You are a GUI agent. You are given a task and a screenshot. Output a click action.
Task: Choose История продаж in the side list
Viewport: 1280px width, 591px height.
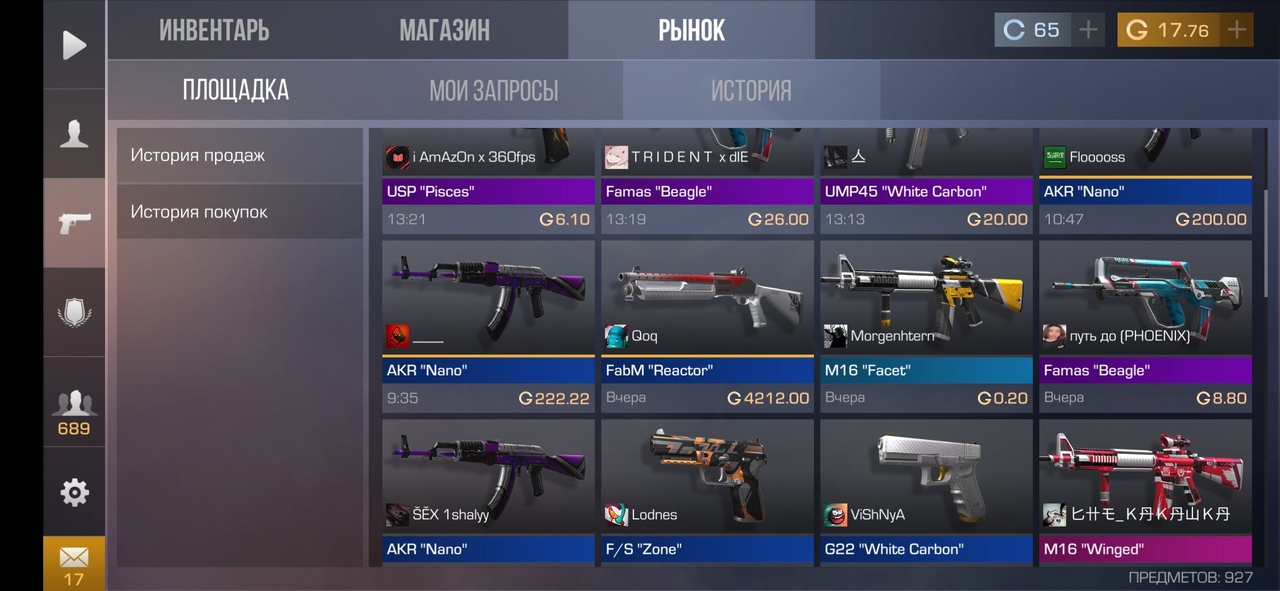(239, 155)
